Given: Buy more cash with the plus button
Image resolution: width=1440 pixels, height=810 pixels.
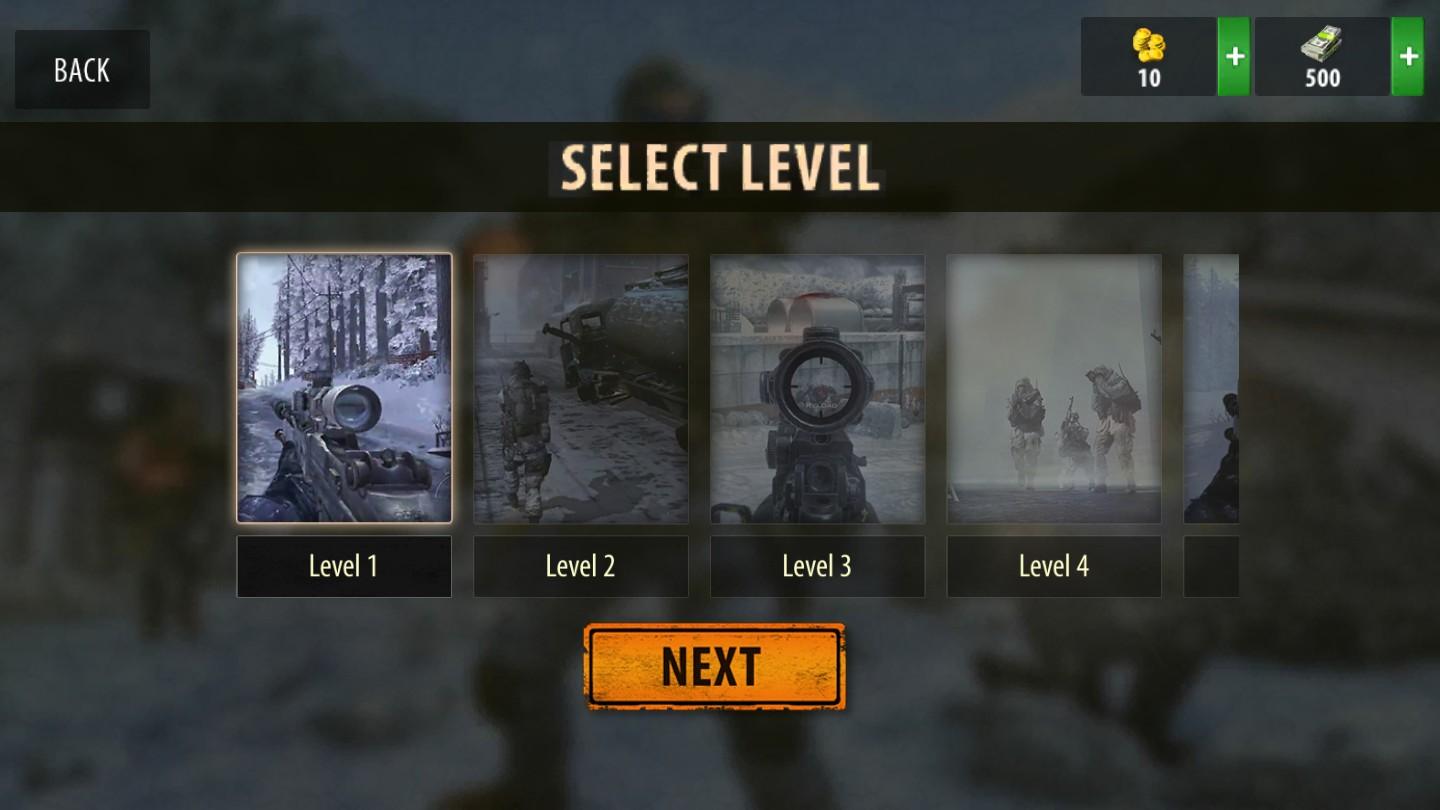Looking at the screenshot, I should pyautogui.click(x=1408, y=57).
